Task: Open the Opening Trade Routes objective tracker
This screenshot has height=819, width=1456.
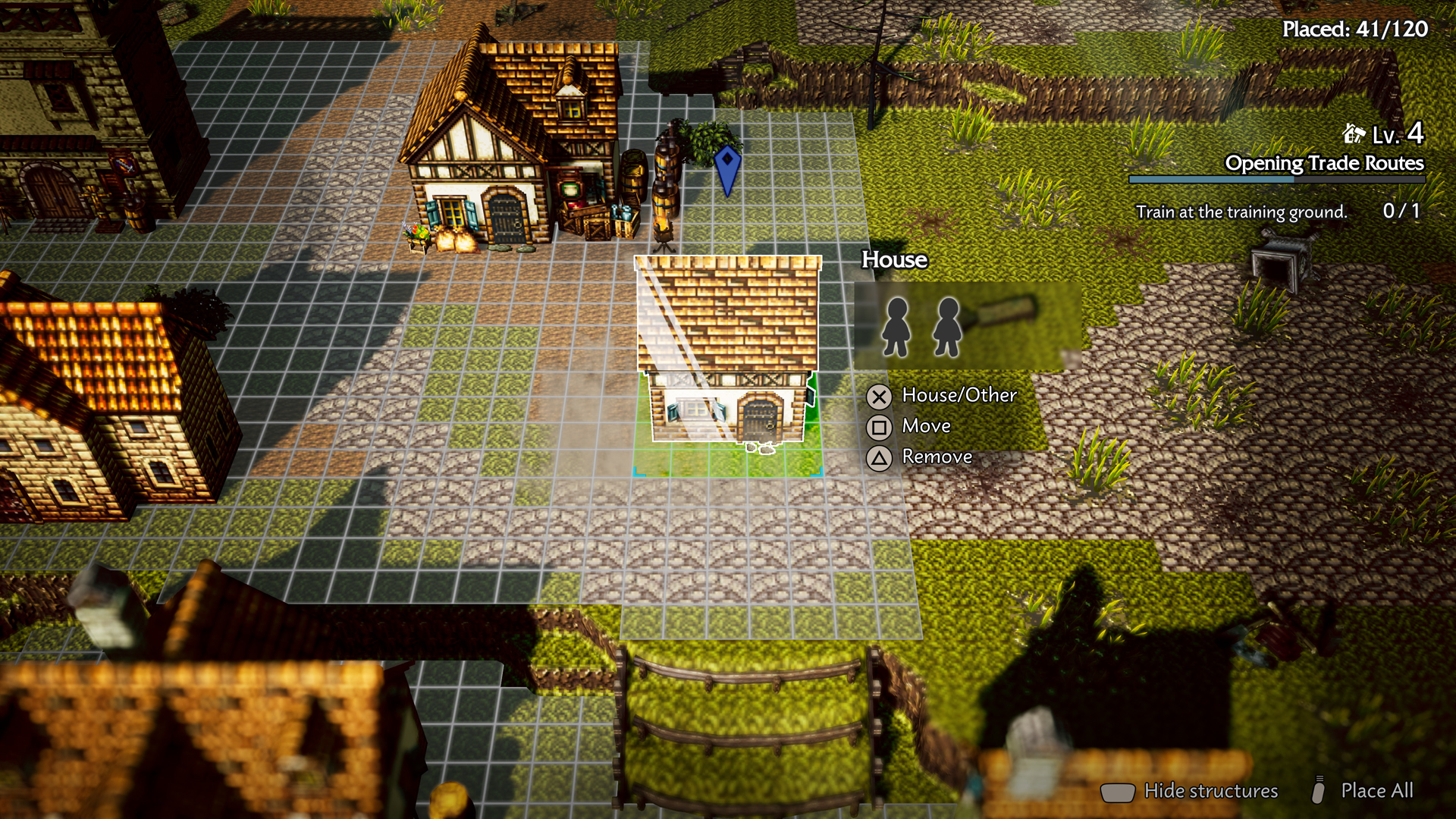Action: tap(1323, 164)
